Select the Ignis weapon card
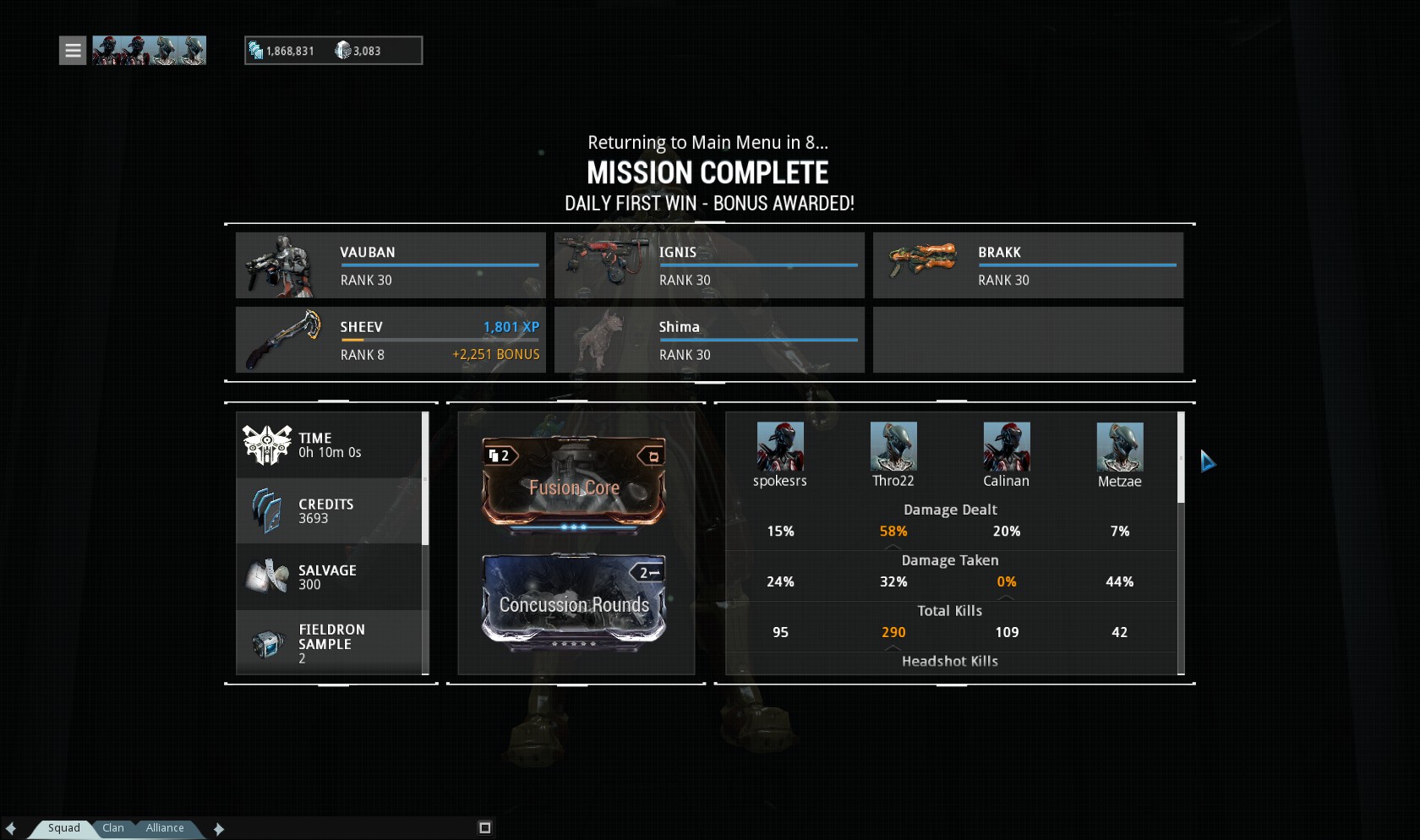1420x840 pixels. click(x=709, y=265)
